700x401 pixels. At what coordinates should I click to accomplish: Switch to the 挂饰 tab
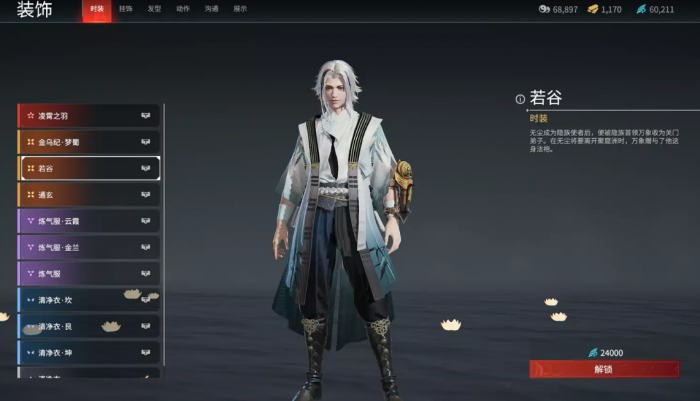click(x=125, y=9)
